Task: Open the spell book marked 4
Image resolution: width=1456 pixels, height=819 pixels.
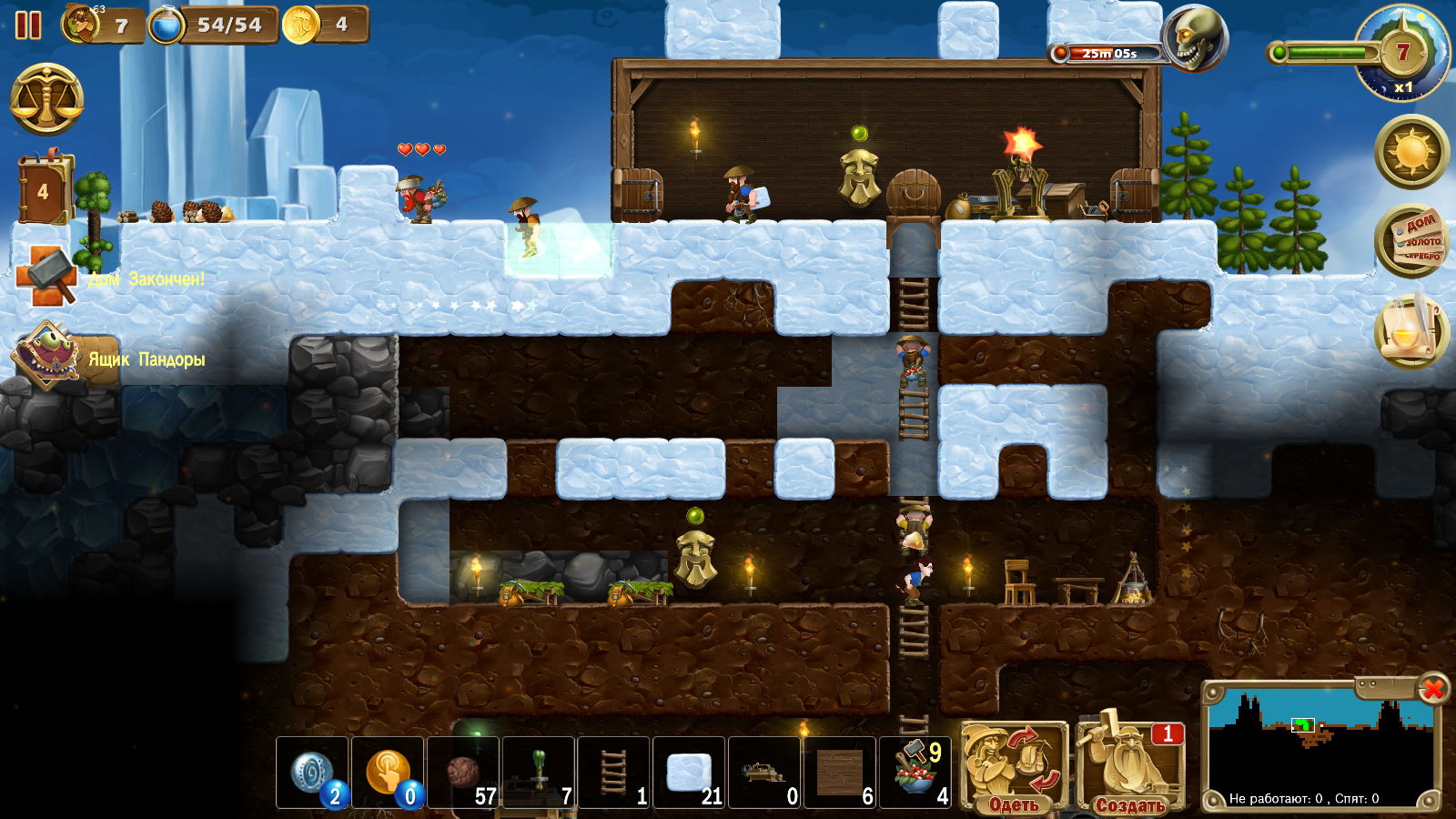Action: (x=43, y=190)
